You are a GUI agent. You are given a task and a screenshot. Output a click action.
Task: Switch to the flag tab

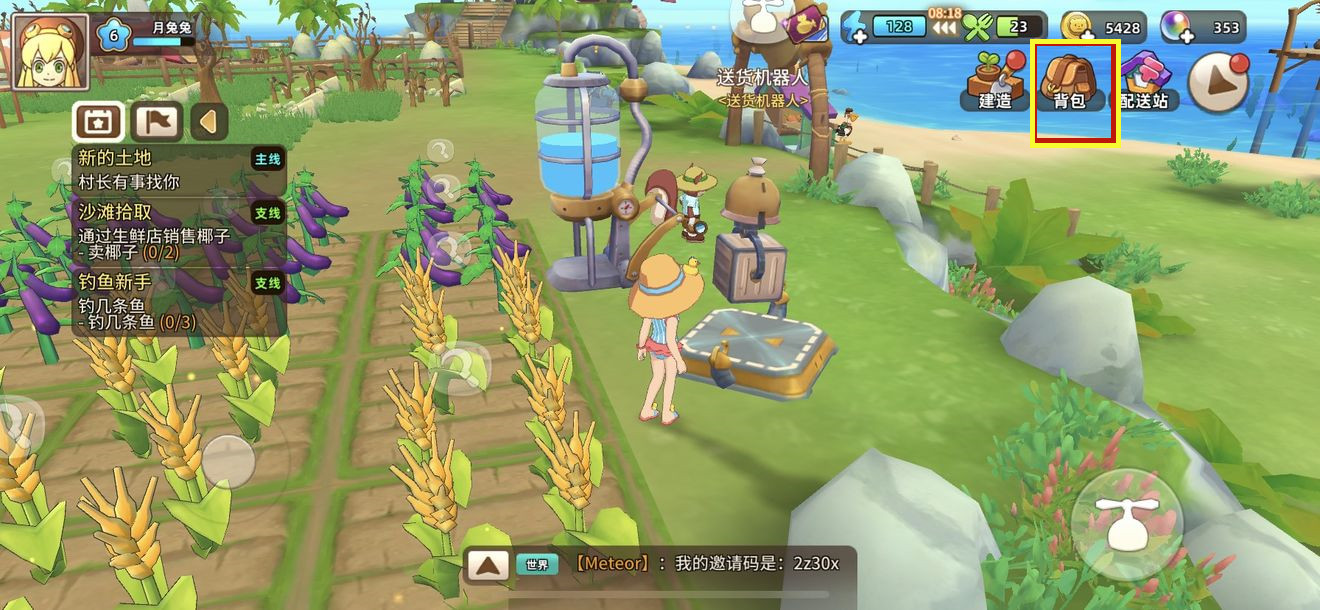coord(156,122)
